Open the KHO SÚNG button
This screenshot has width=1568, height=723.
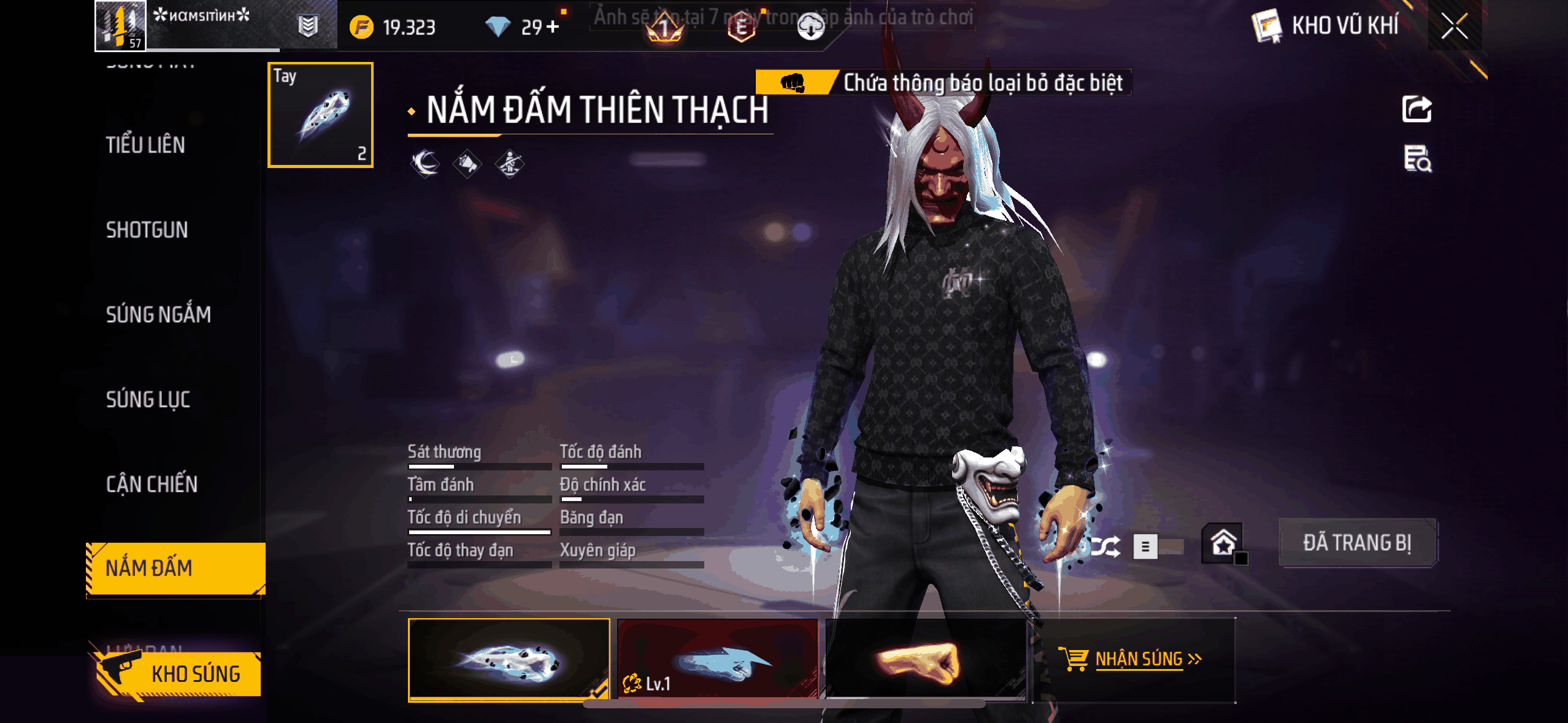(179, 674)
